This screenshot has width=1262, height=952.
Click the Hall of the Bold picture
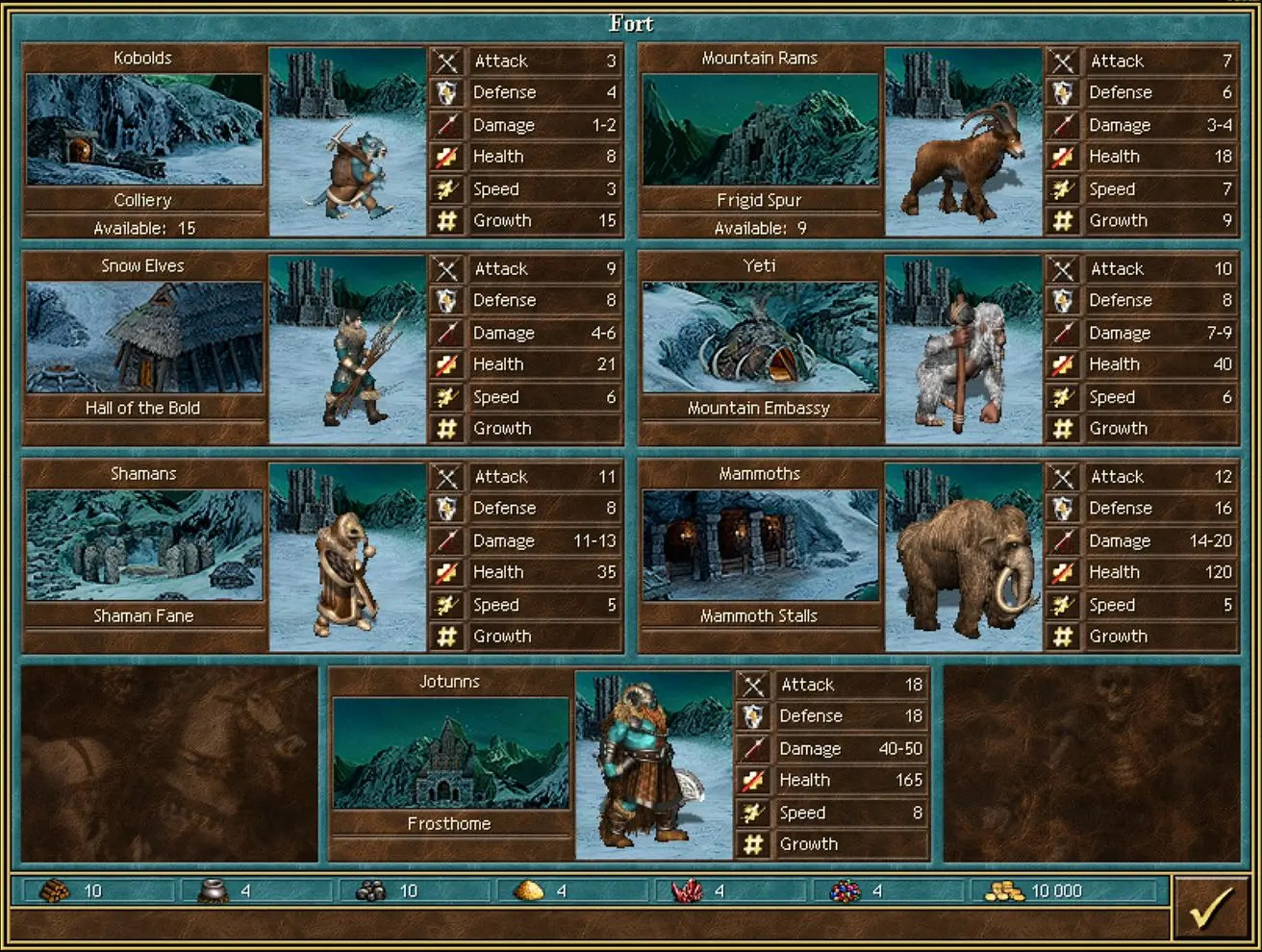coord(144,338)
